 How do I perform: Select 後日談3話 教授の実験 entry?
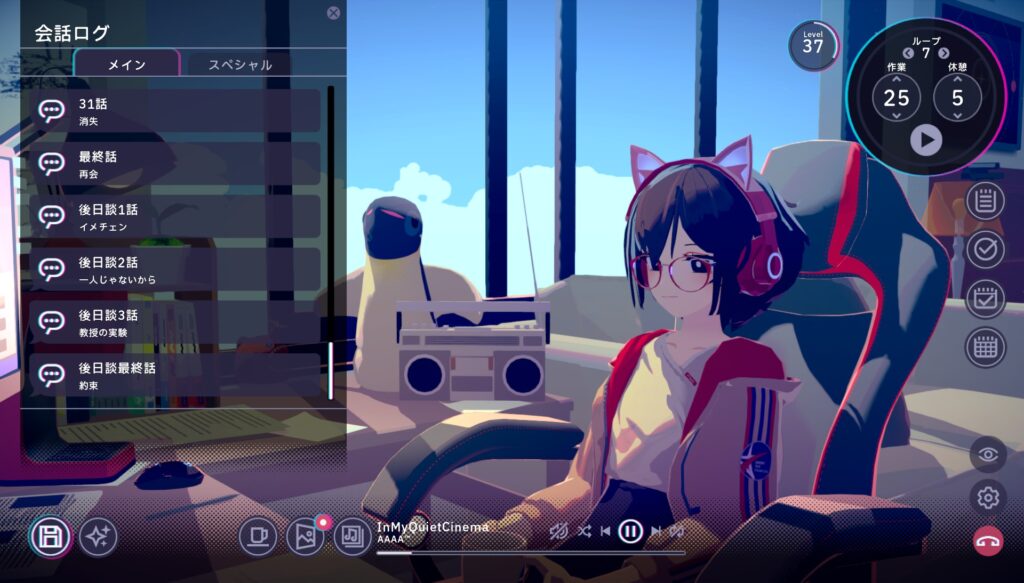pos(175,322)
